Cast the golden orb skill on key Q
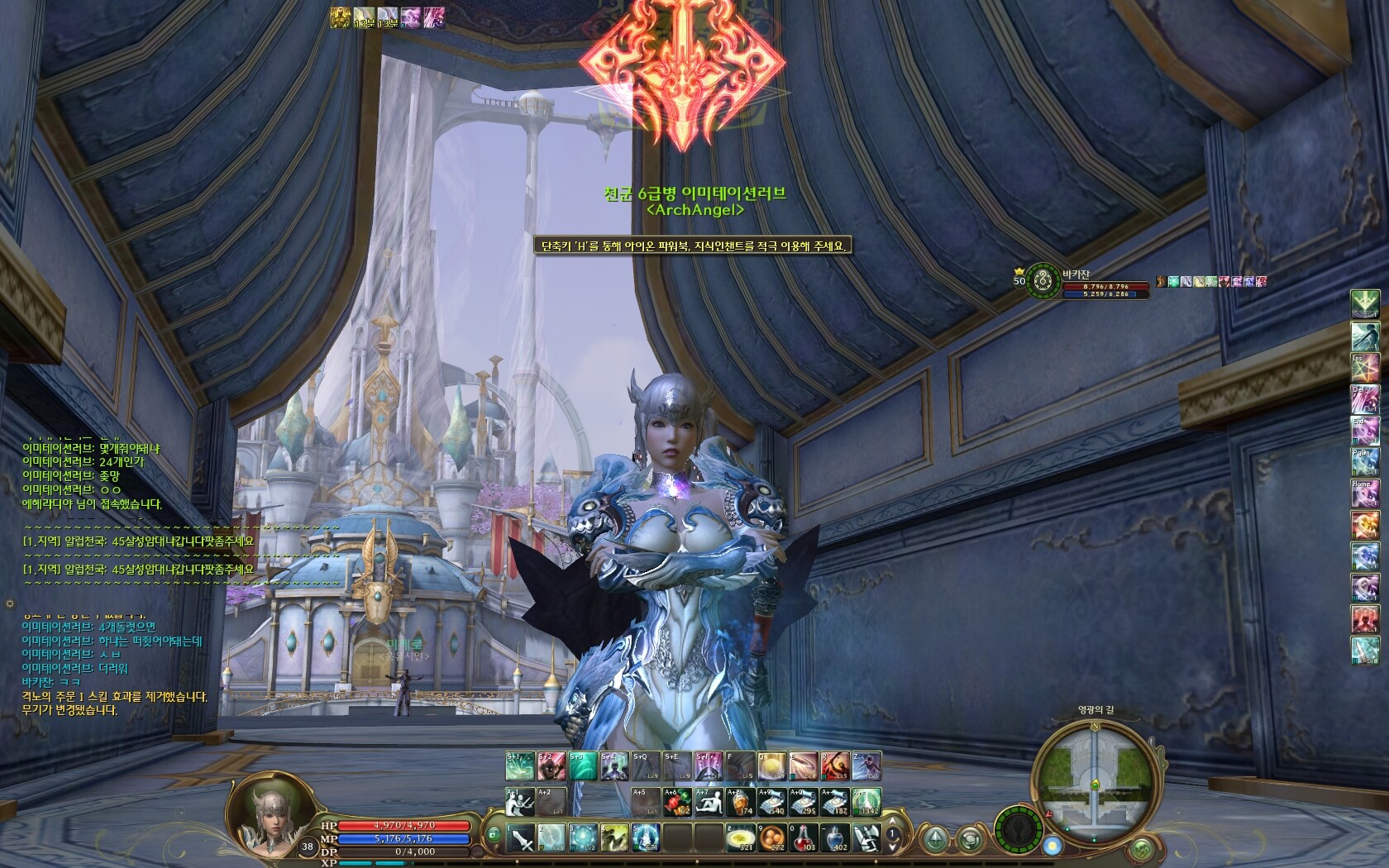 coord(772,766)
